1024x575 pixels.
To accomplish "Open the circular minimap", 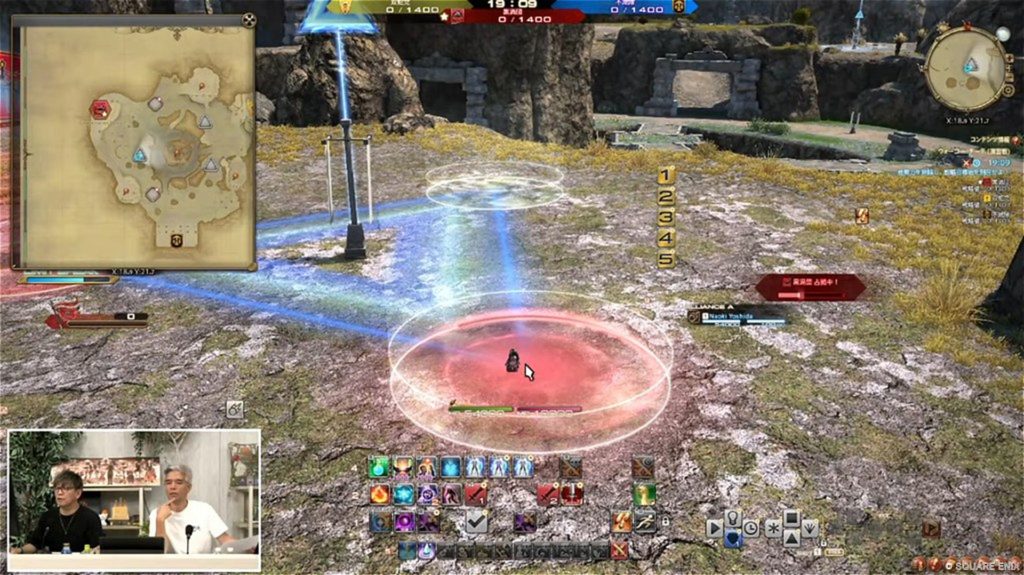I will click(966, 67).
